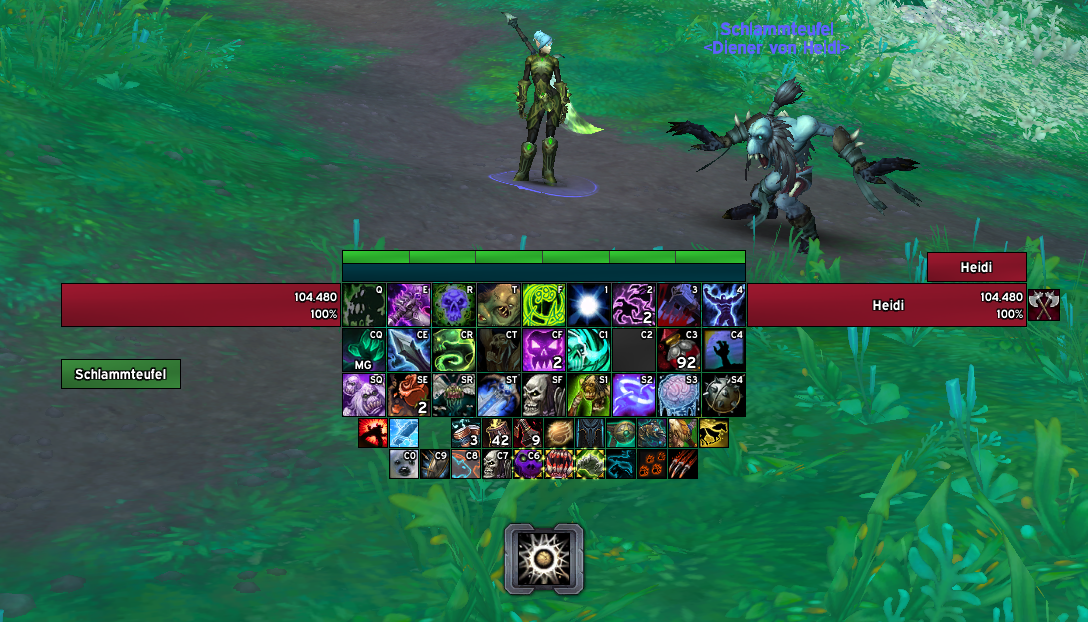
Task: Click the baby seal icon on C0
Action: pos(404,464)
